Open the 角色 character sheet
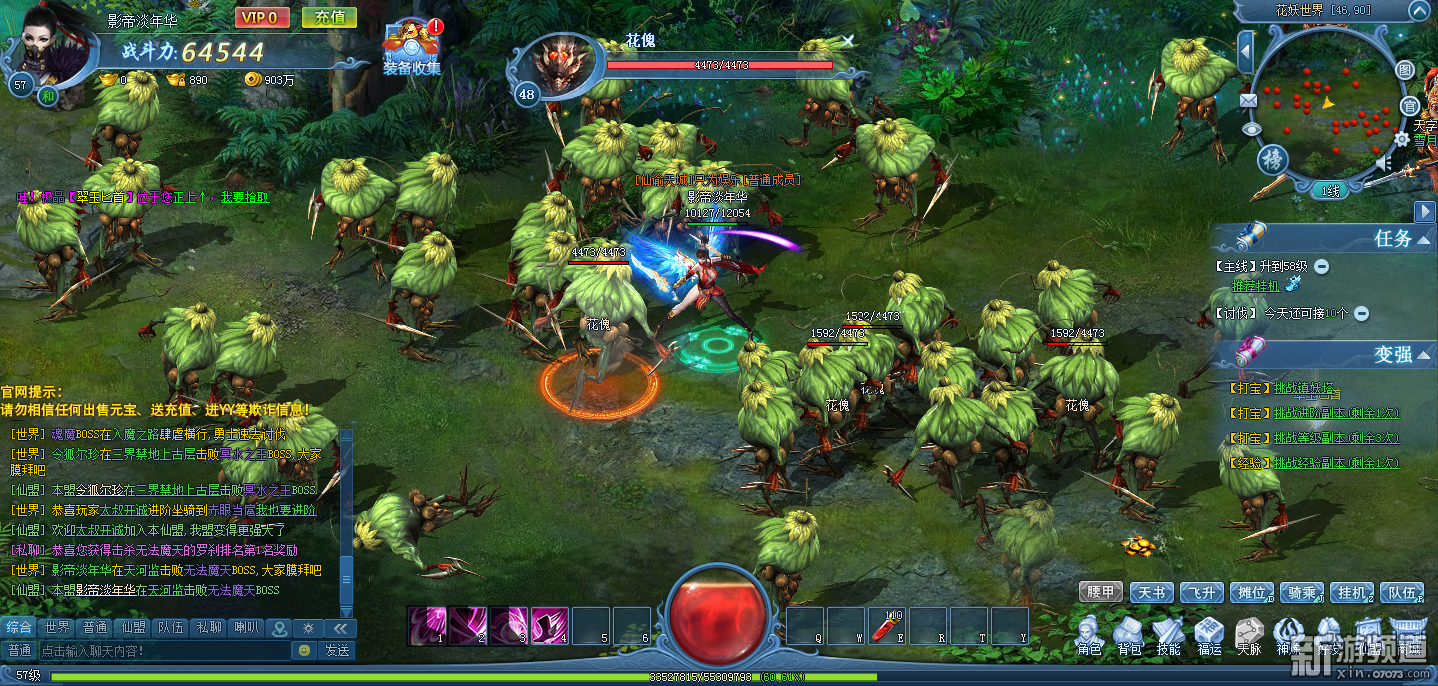 (1089, 637)
